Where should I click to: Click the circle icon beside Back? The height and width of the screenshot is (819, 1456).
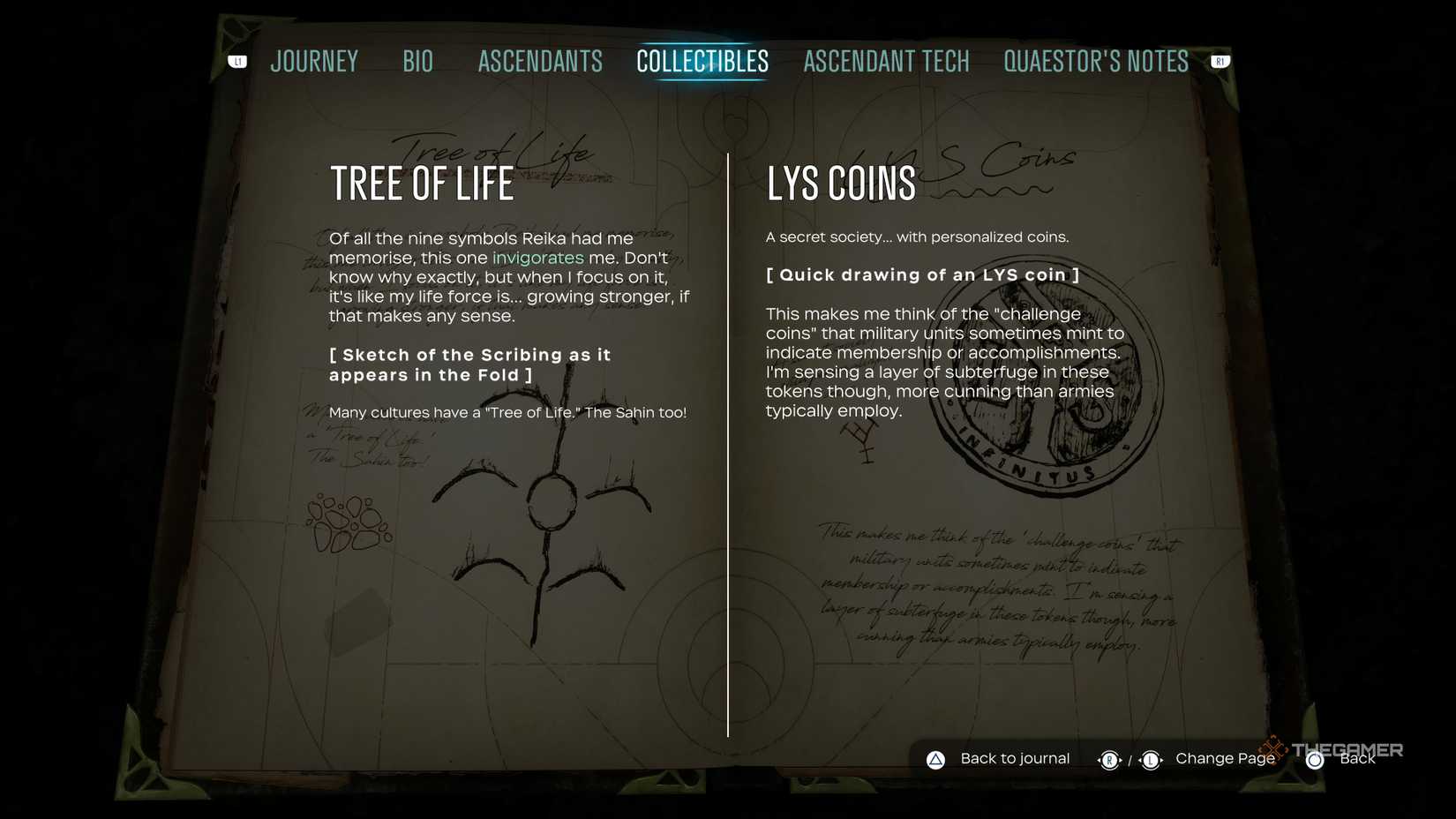click(x=1314, y=759)
